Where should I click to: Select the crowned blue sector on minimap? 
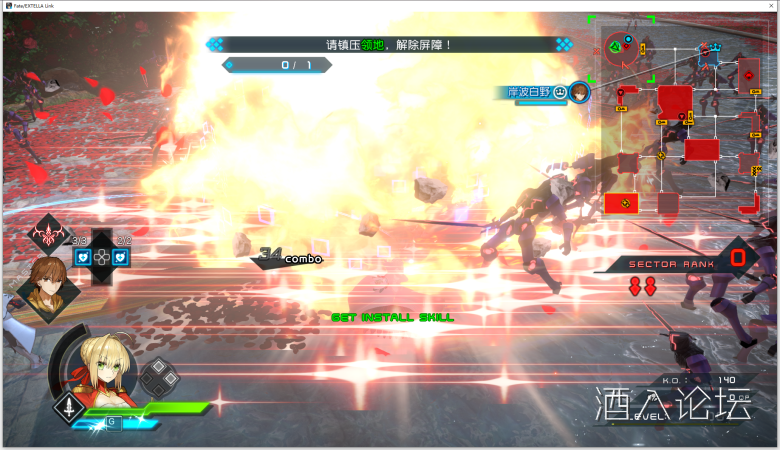click(714, 50)
